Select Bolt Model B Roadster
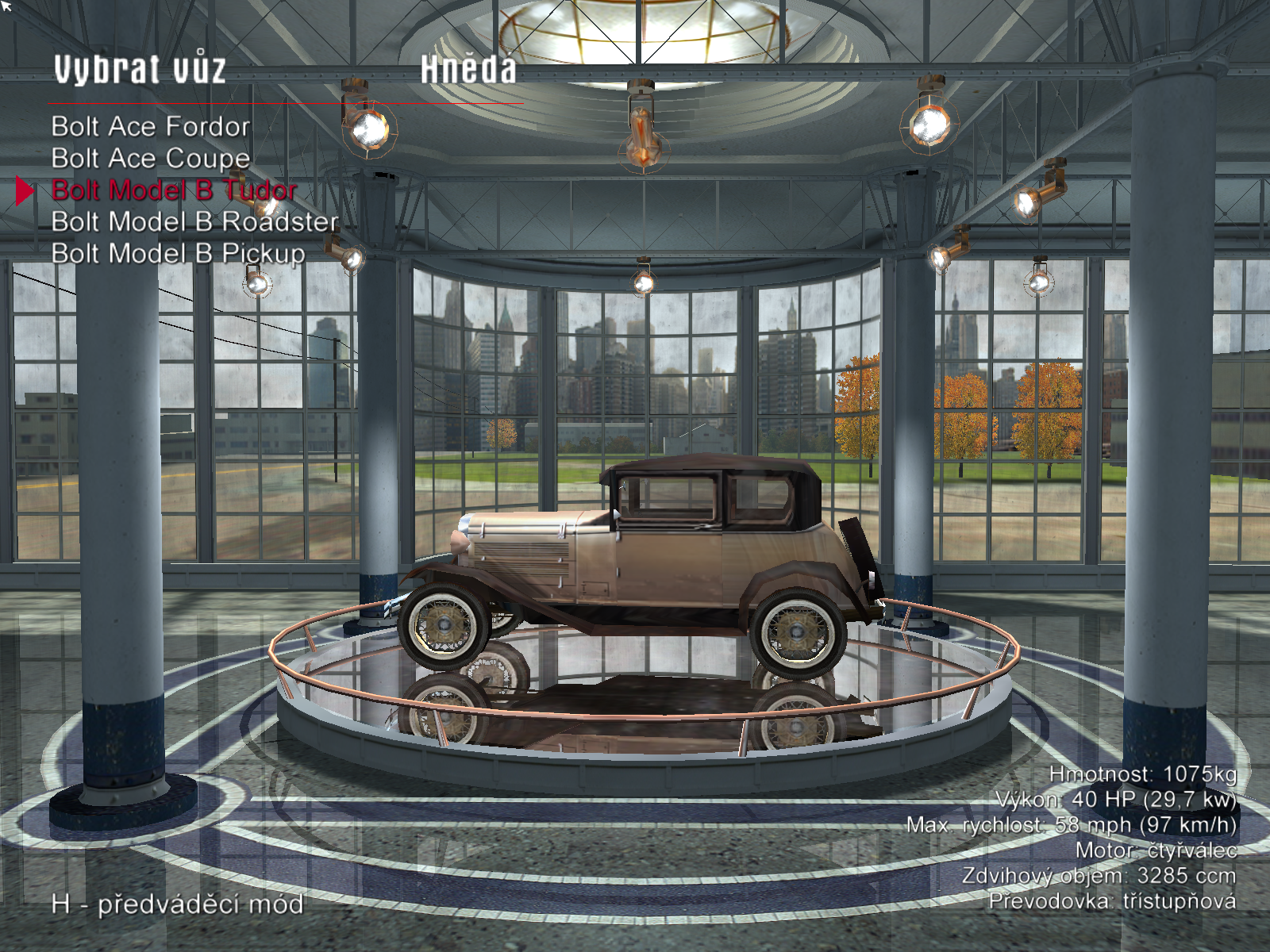Image resolution: width=1270 pixels, height=952 pixels. (x=194, y=222)
